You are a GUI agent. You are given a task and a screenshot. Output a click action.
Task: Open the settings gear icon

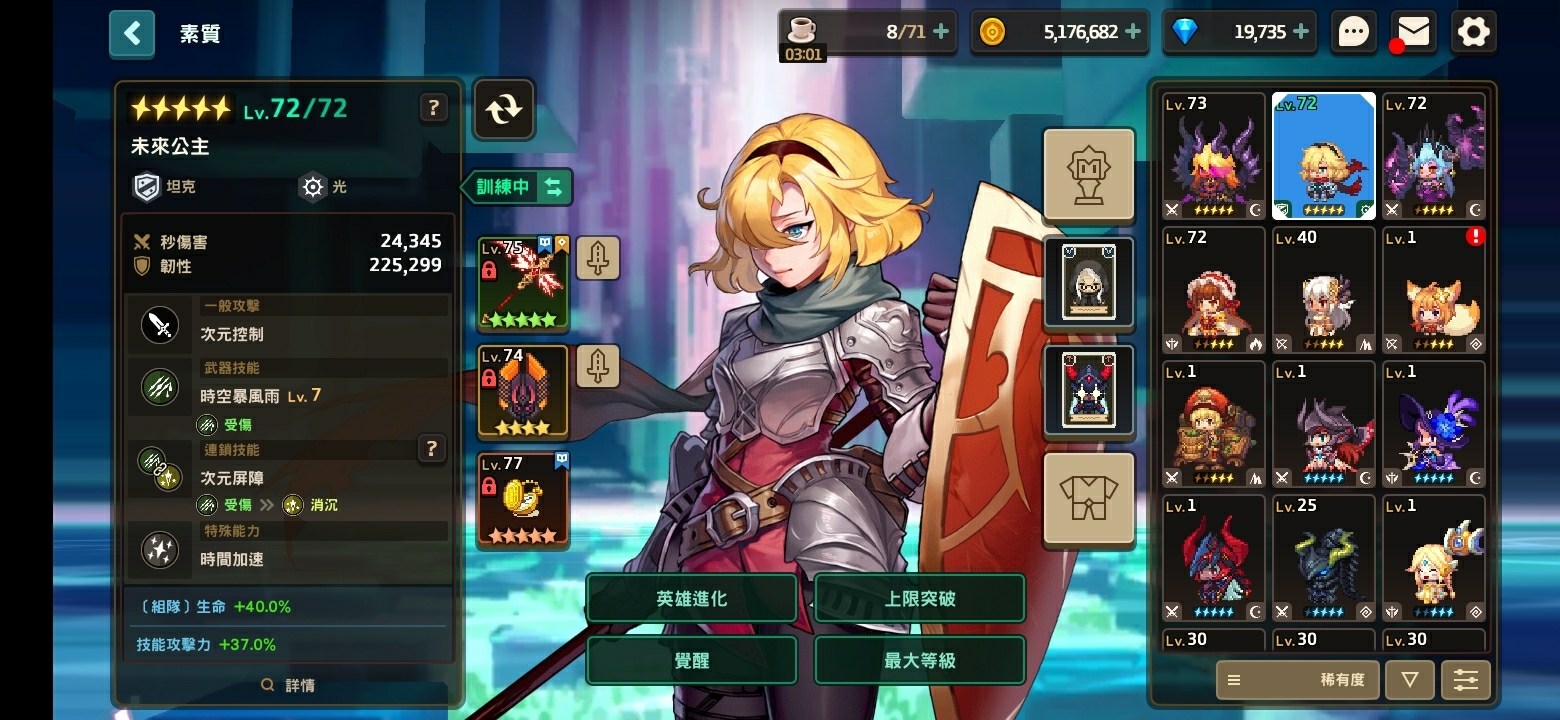pos(1472,31)
